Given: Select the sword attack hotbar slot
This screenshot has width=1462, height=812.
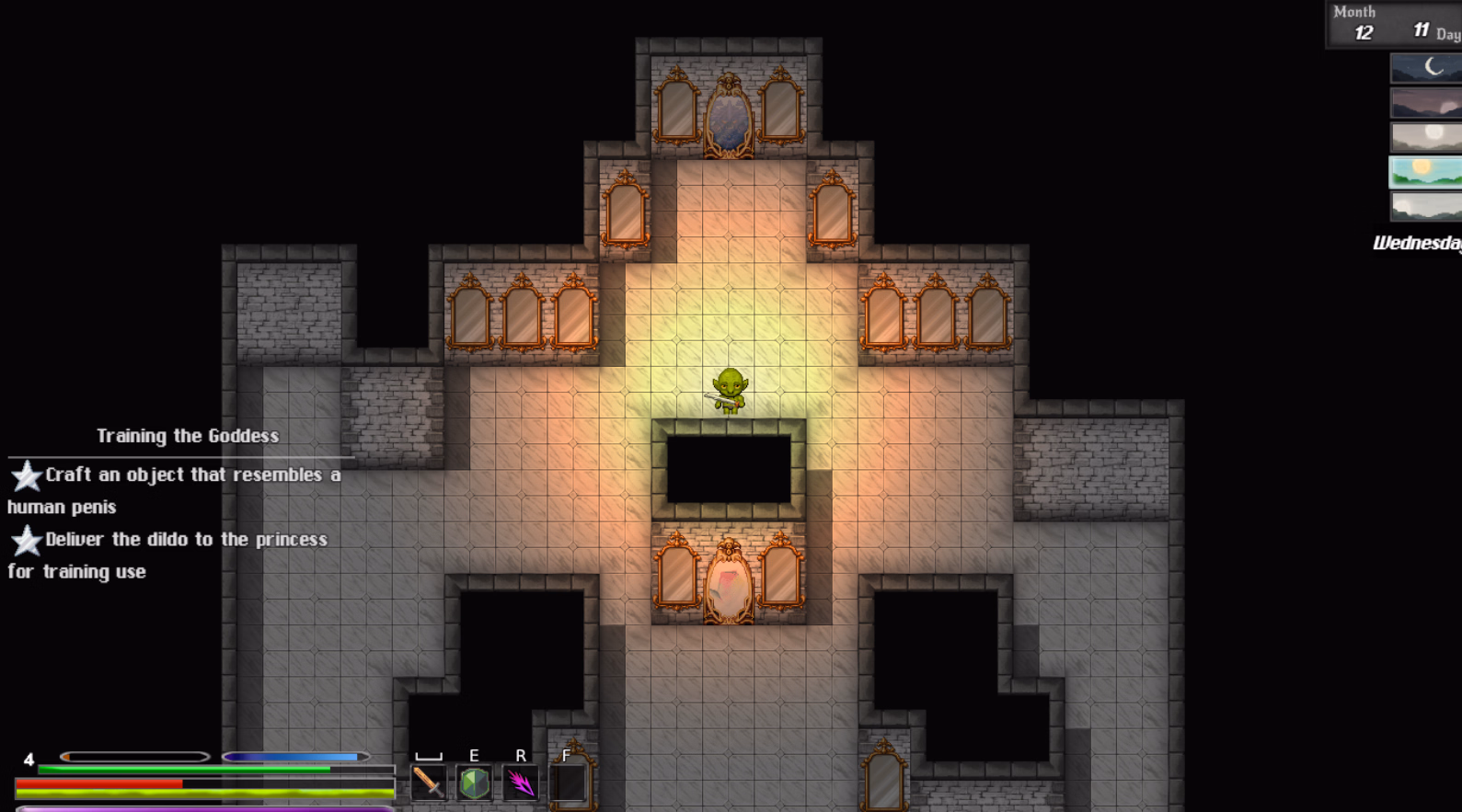Looking at the screenshot, I should (428, 783).
